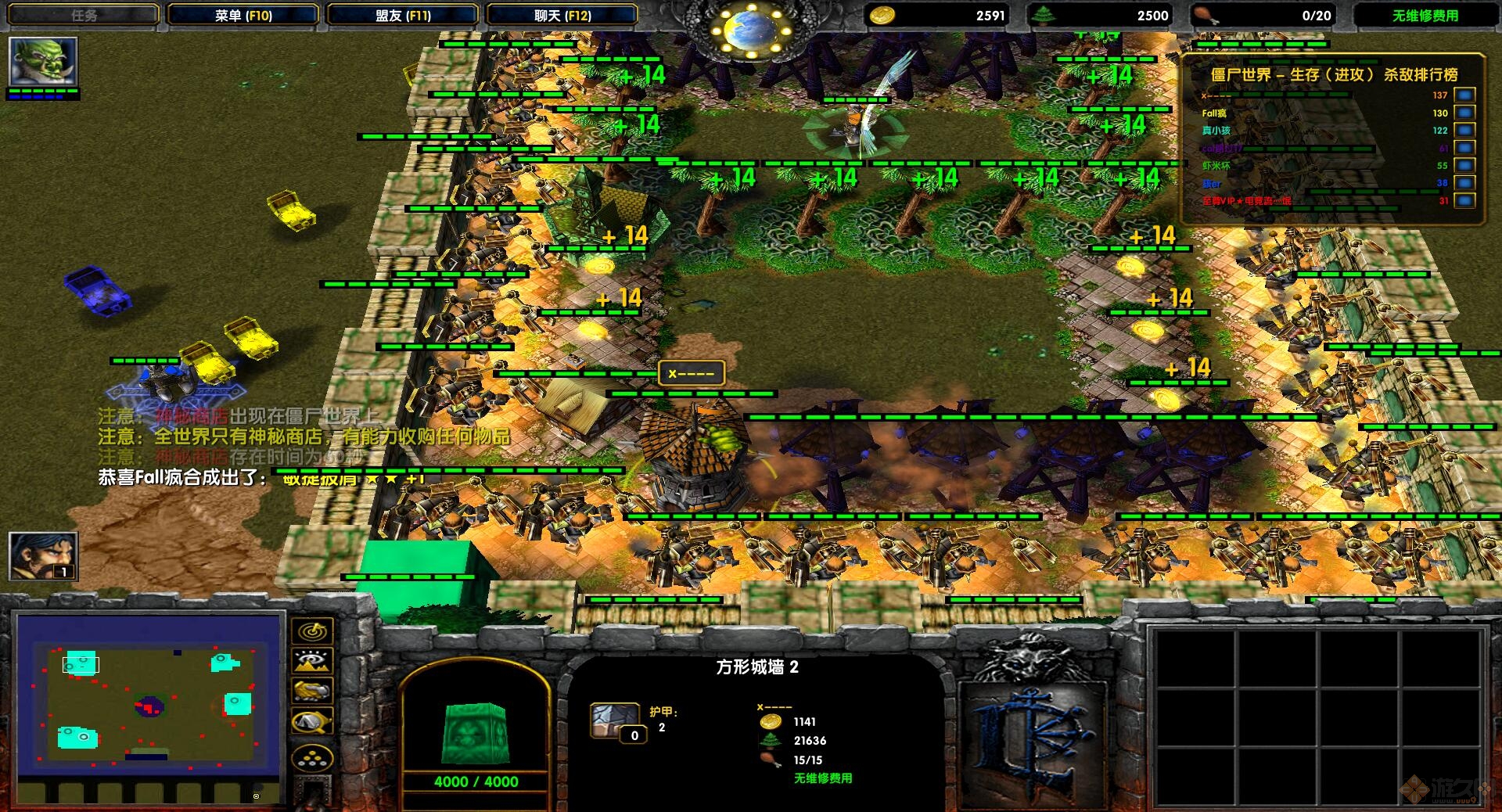The width and height of the screenshot is (1502, 812).
Task: Toggle vision share button next to Fall疯
Action: pyautogui.click(x=1464, y=112)
